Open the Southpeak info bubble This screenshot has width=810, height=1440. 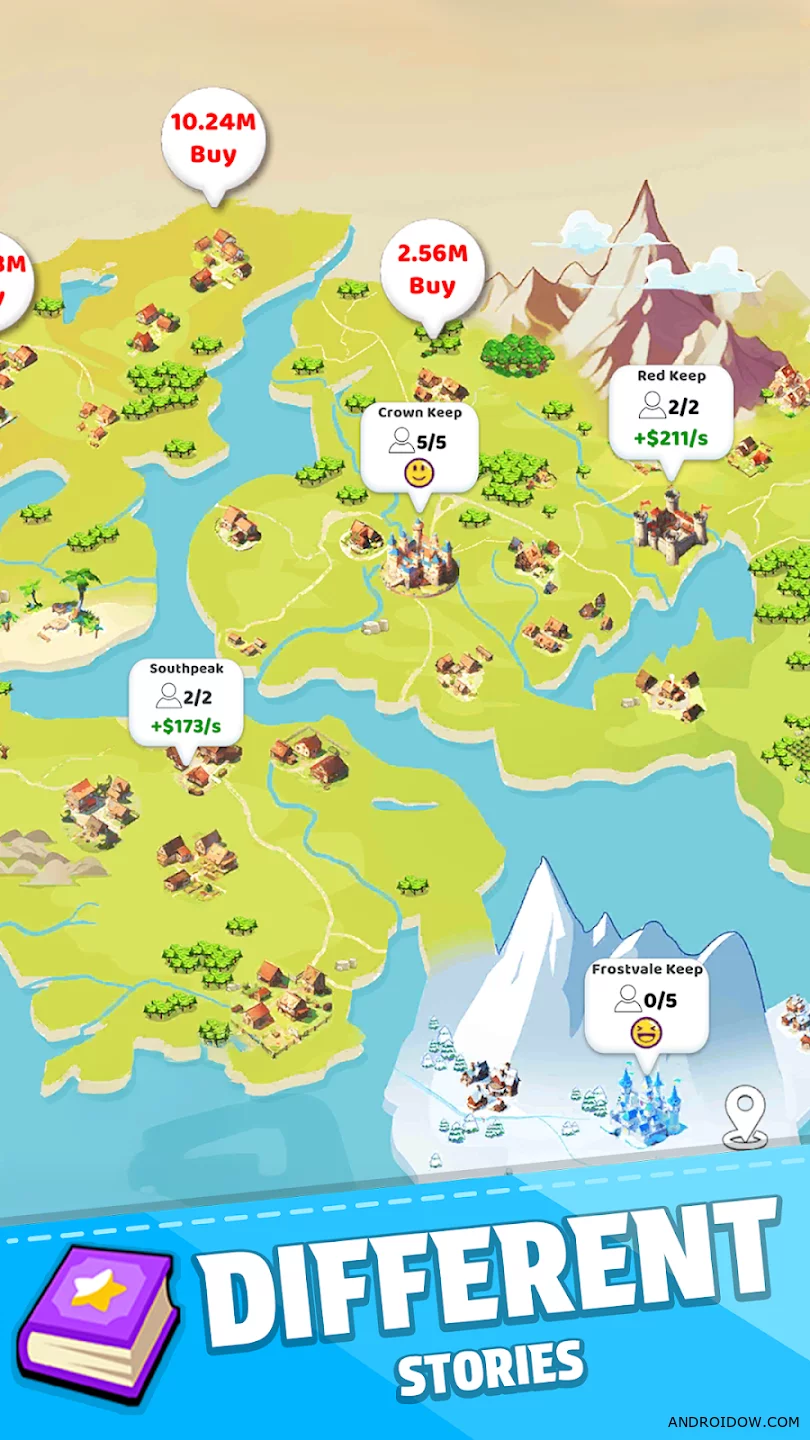tap(186, 700)
